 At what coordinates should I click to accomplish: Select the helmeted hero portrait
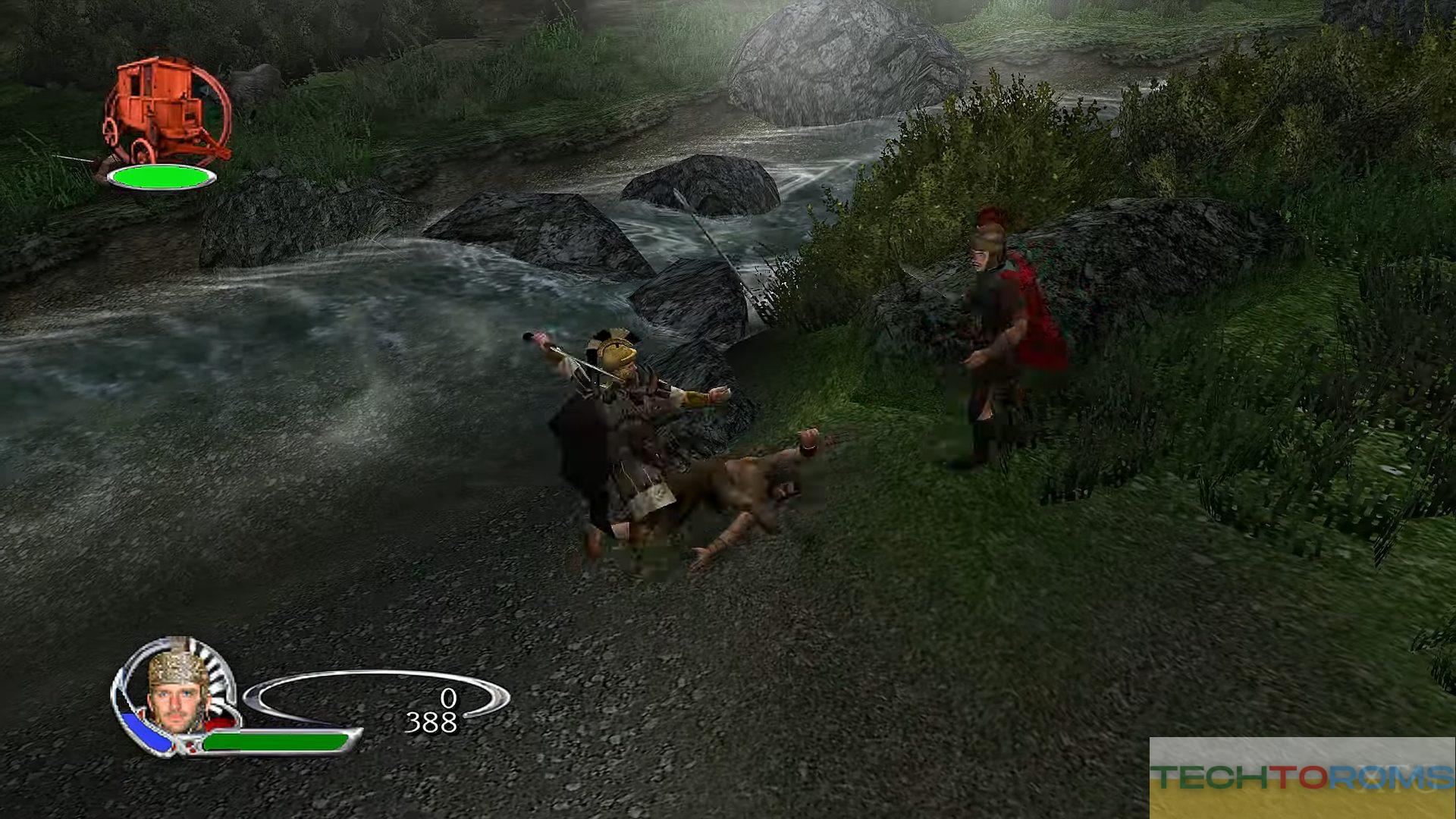(x=177, y=693)
